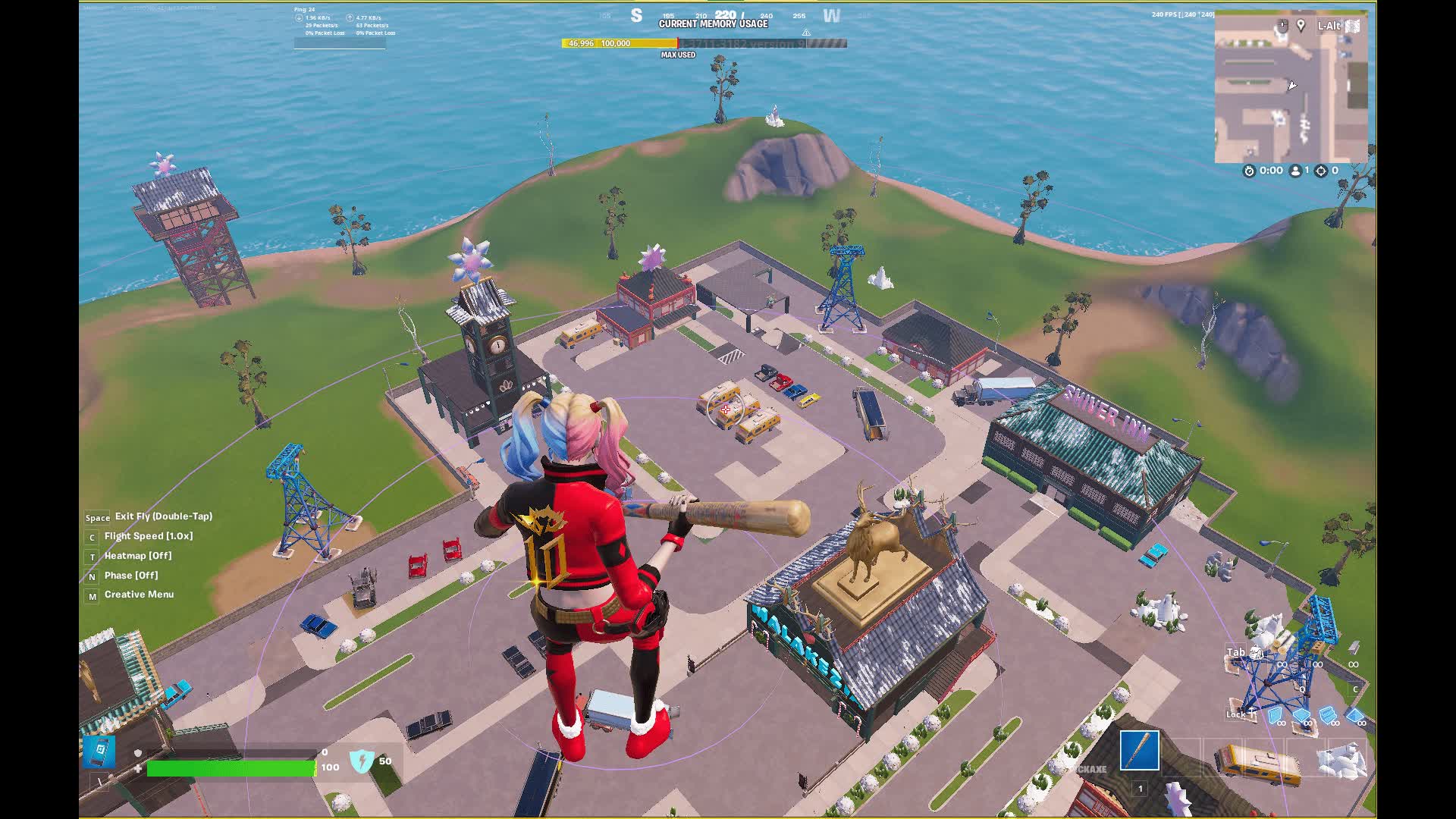
Task: Click the location pin icon above the minimap
Action: tap(1300, 26)
